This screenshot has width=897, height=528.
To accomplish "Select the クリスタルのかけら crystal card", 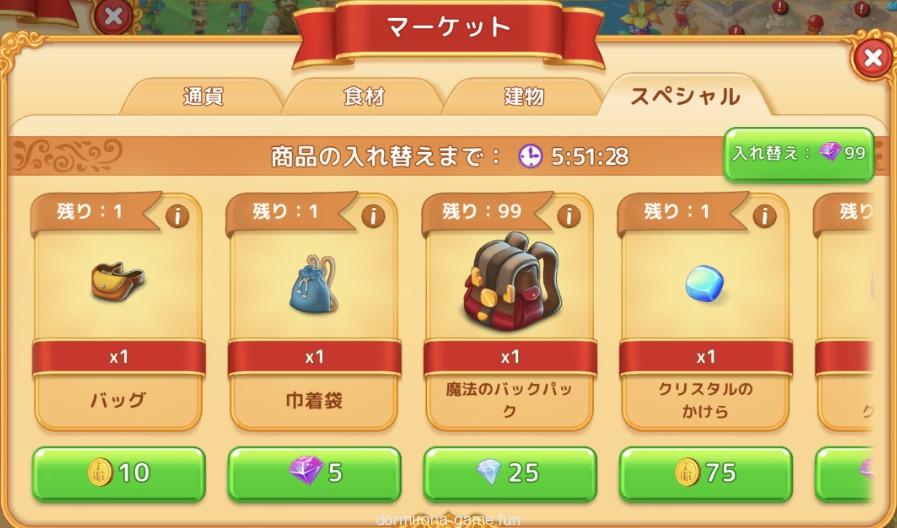I will pos(706,283).
